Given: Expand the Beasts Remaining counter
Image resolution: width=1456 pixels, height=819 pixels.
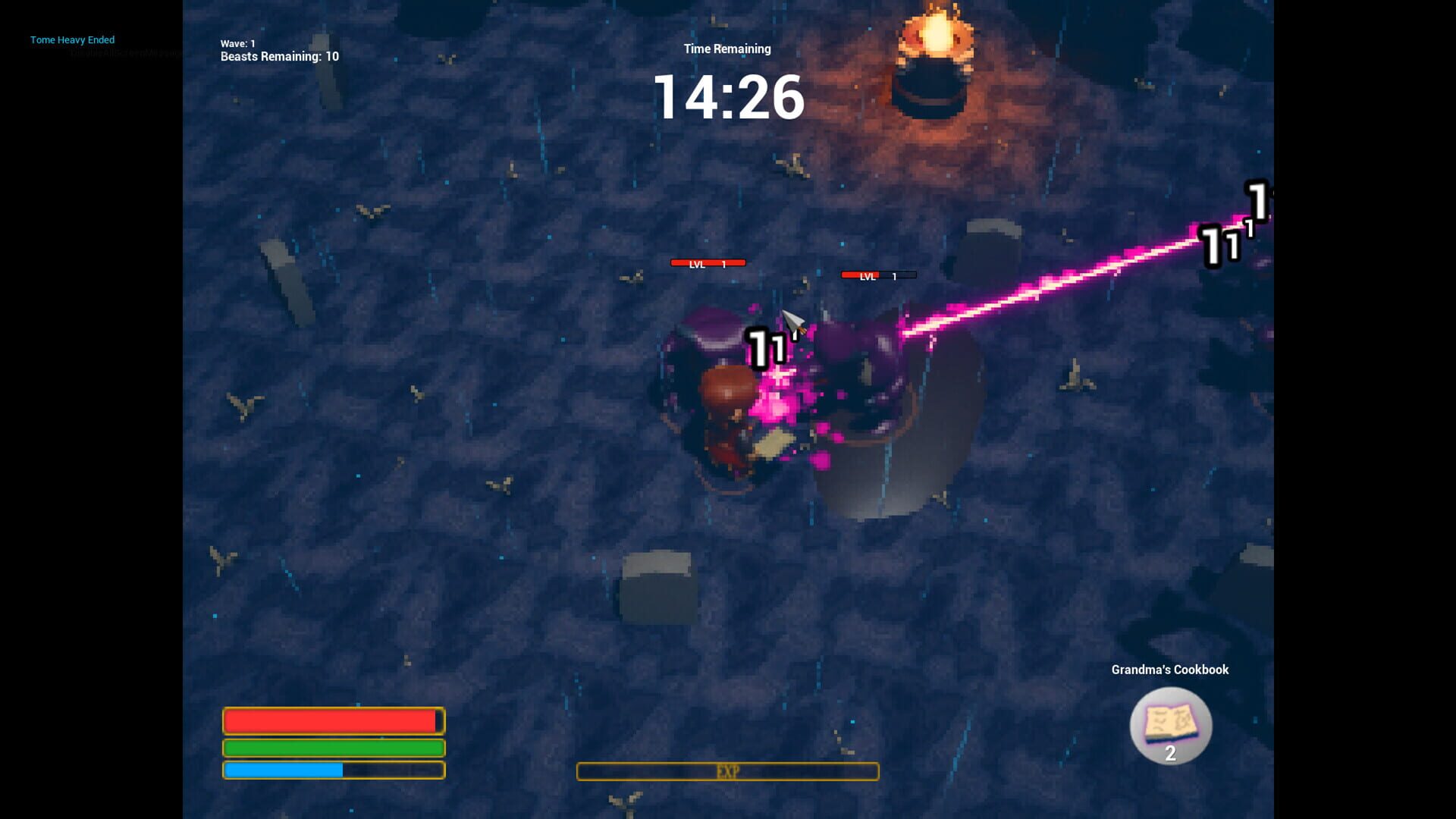Looking at the screenshot, I should tap(277, 56).
